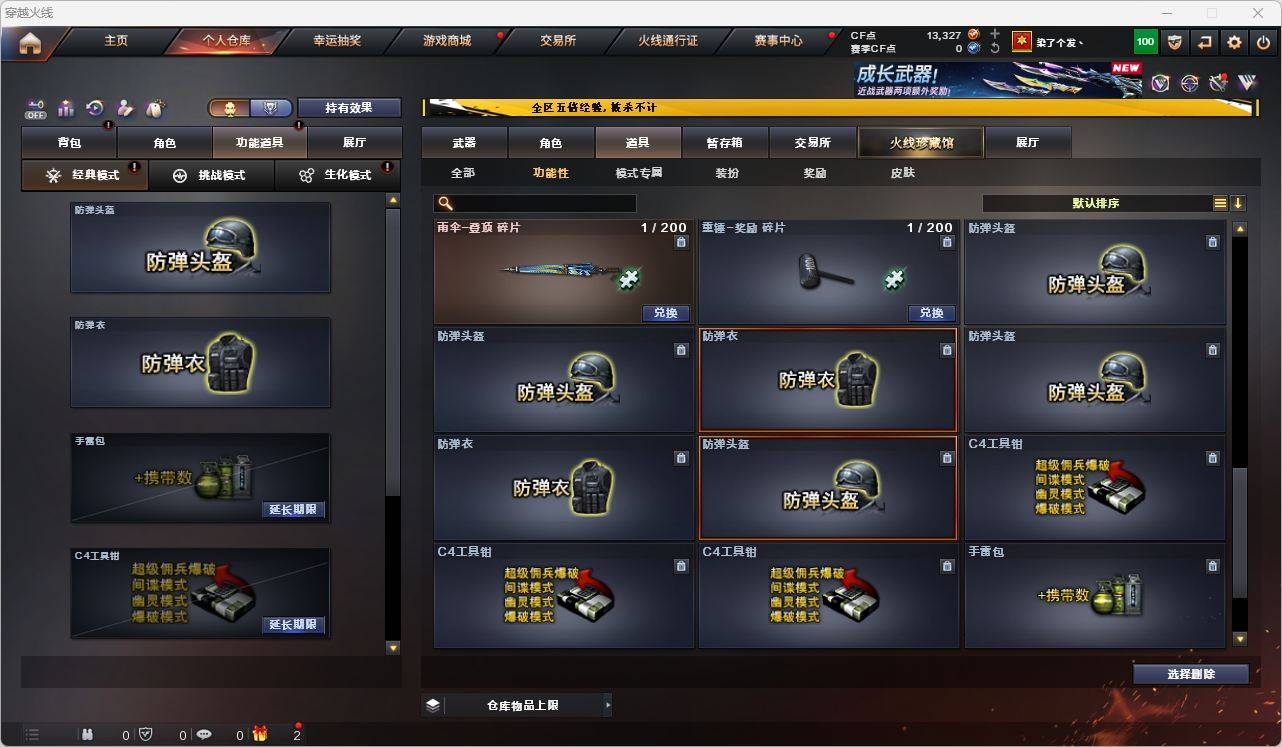The image size is (1282, 747).
Task: Open the friends list icon in bottom bar
Action: tap(88, 734)
